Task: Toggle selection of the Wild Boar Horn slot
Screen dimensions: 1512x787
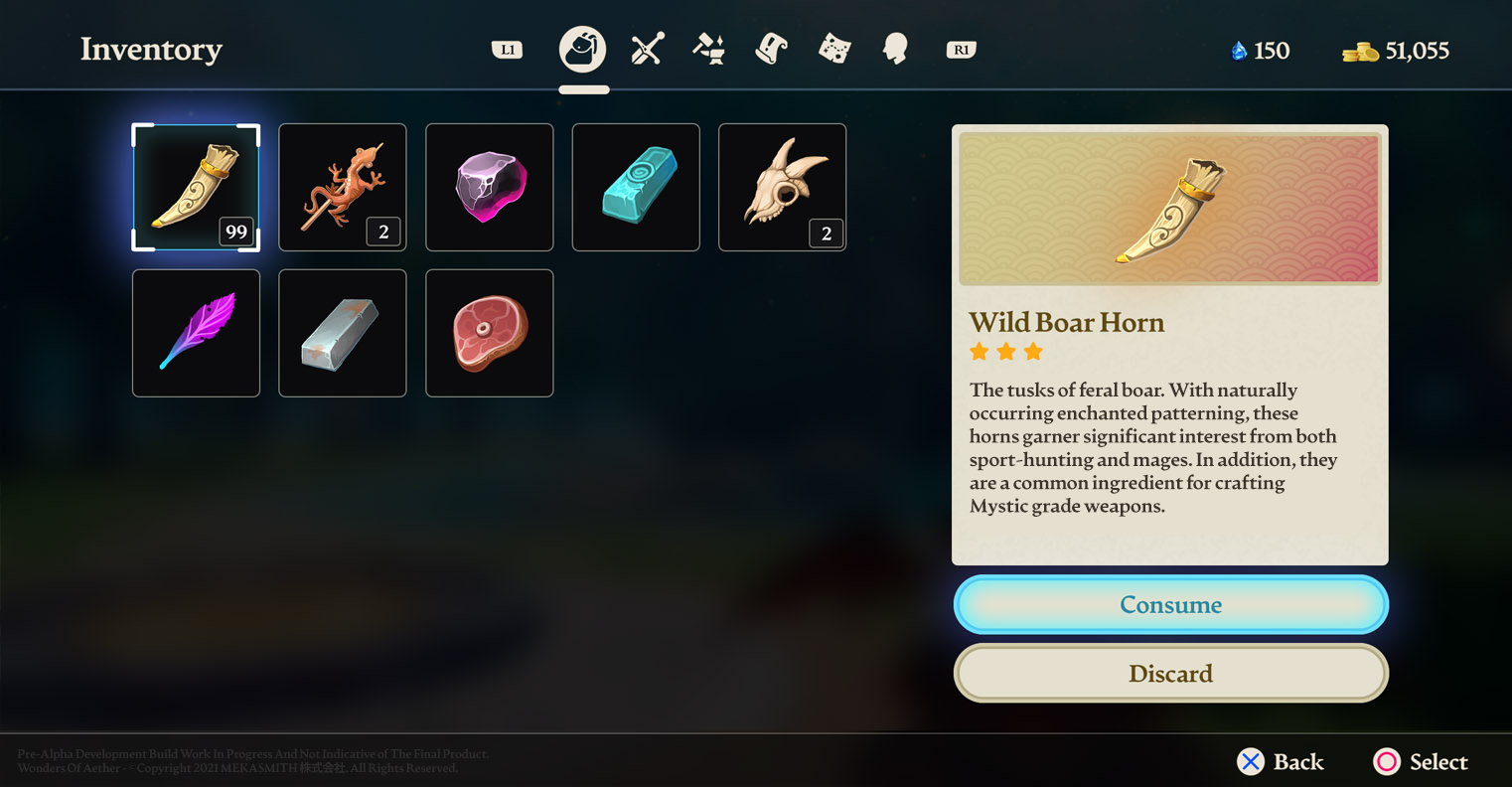Action: point(196,187)
